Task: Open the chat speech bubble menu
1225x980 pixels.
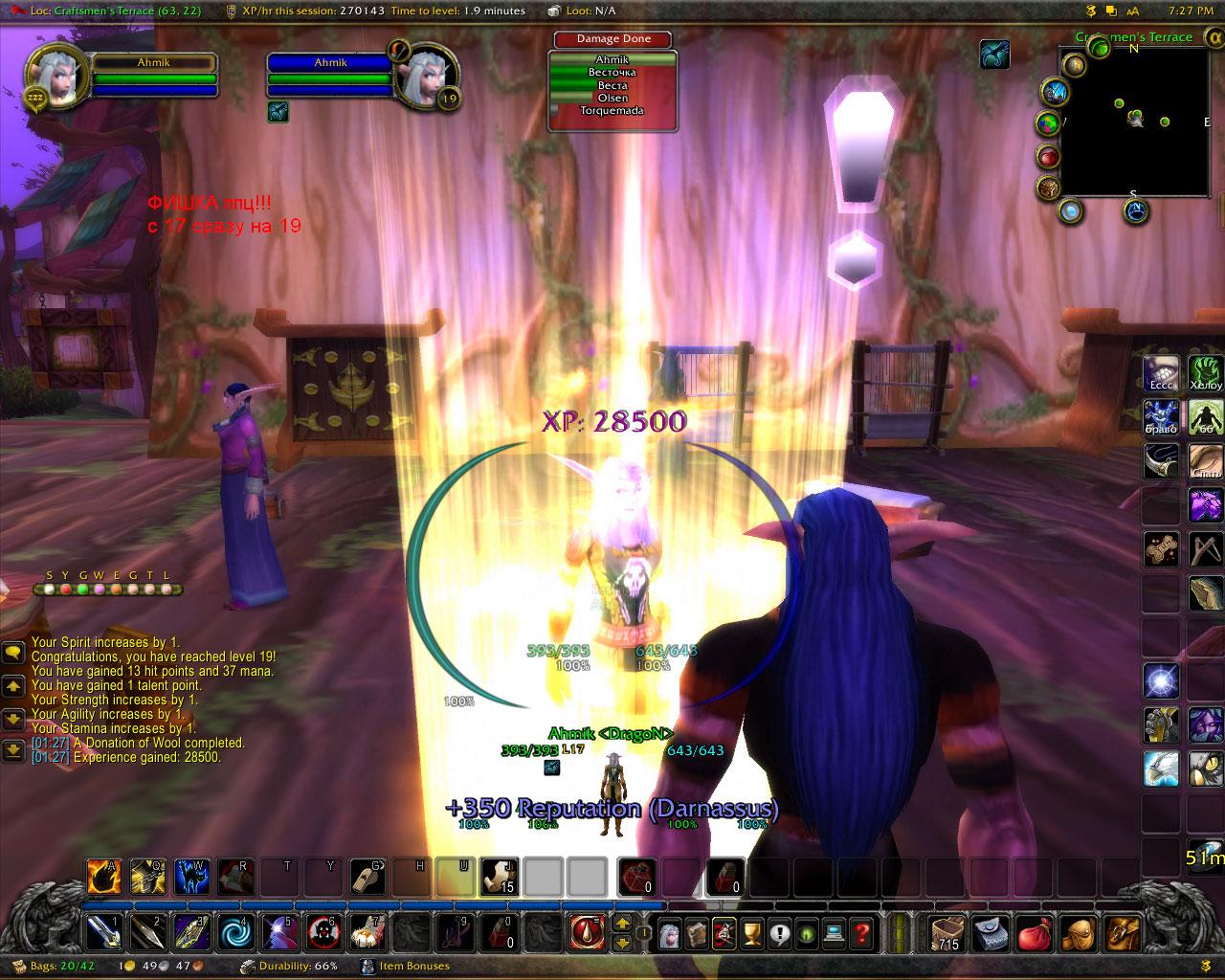Action: (13, 653)
